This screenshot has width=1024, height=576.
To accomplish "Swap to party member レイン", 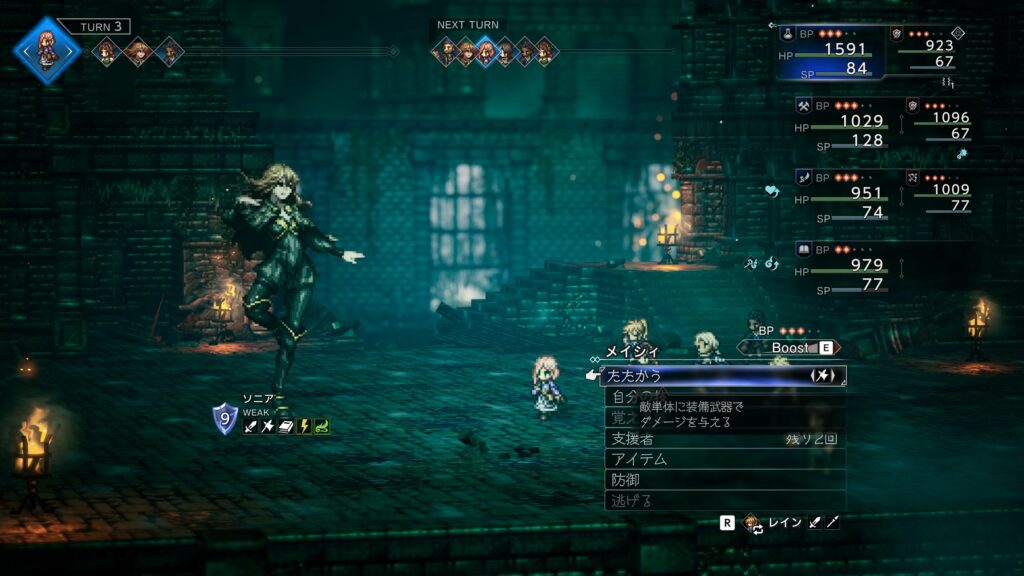I will [783, 522].
